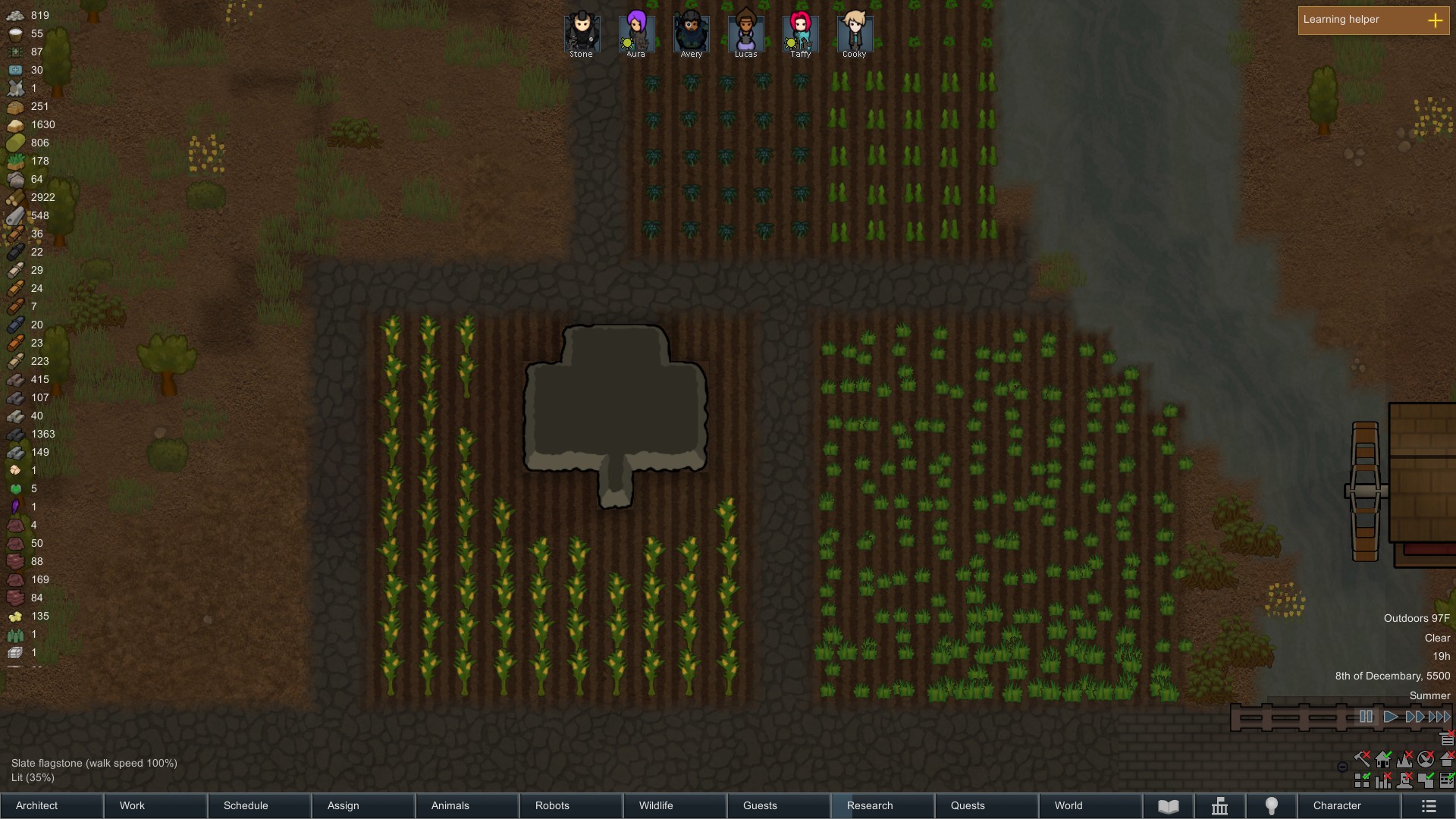1456x819 pixels.
Task: Select colonist Stone's portrait
Action: pos(581,30)
